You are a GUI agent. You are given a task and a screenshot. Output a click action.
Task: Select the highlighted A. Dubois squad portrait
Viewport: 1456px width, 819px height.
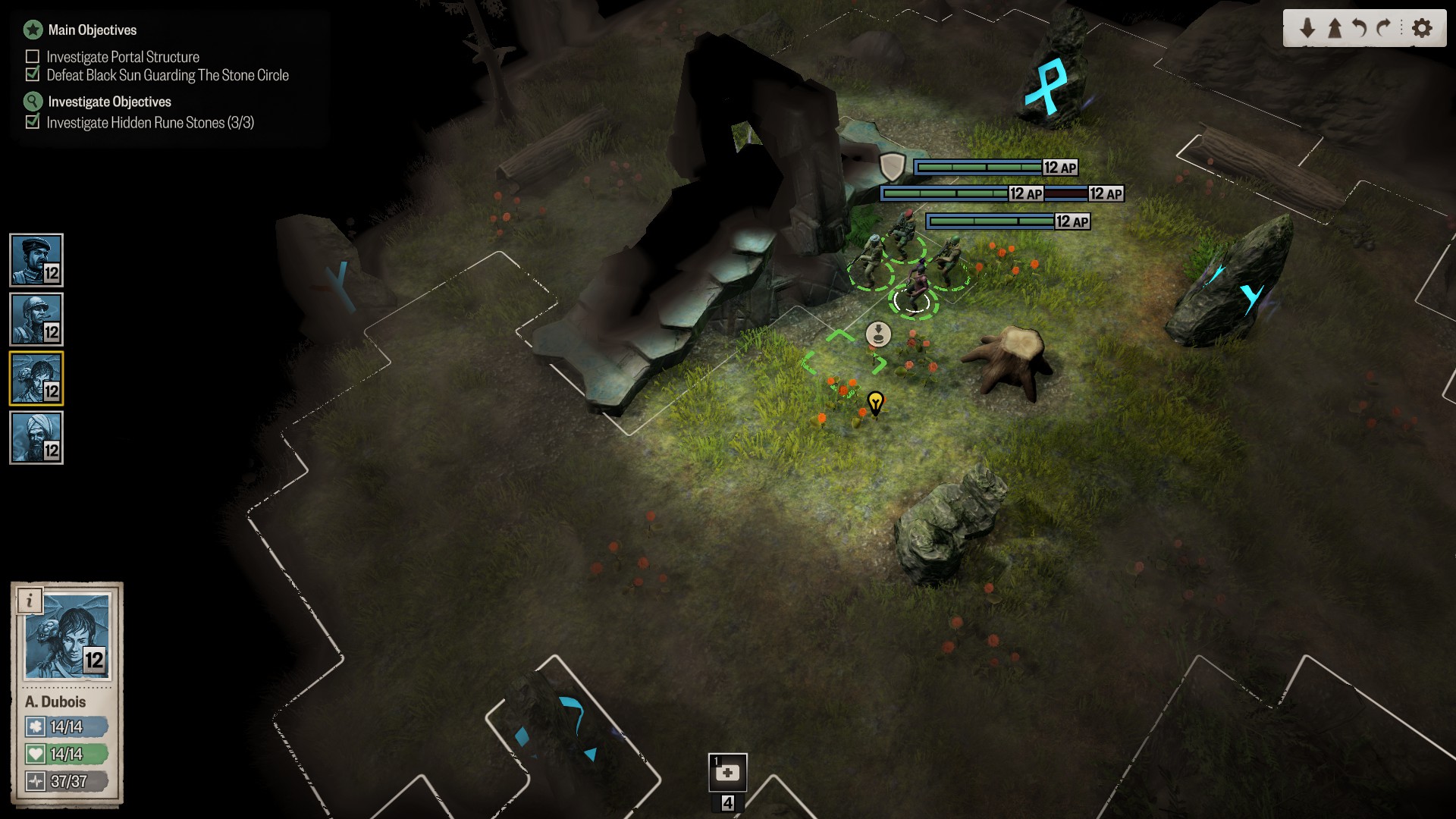(x=36, y=378)
